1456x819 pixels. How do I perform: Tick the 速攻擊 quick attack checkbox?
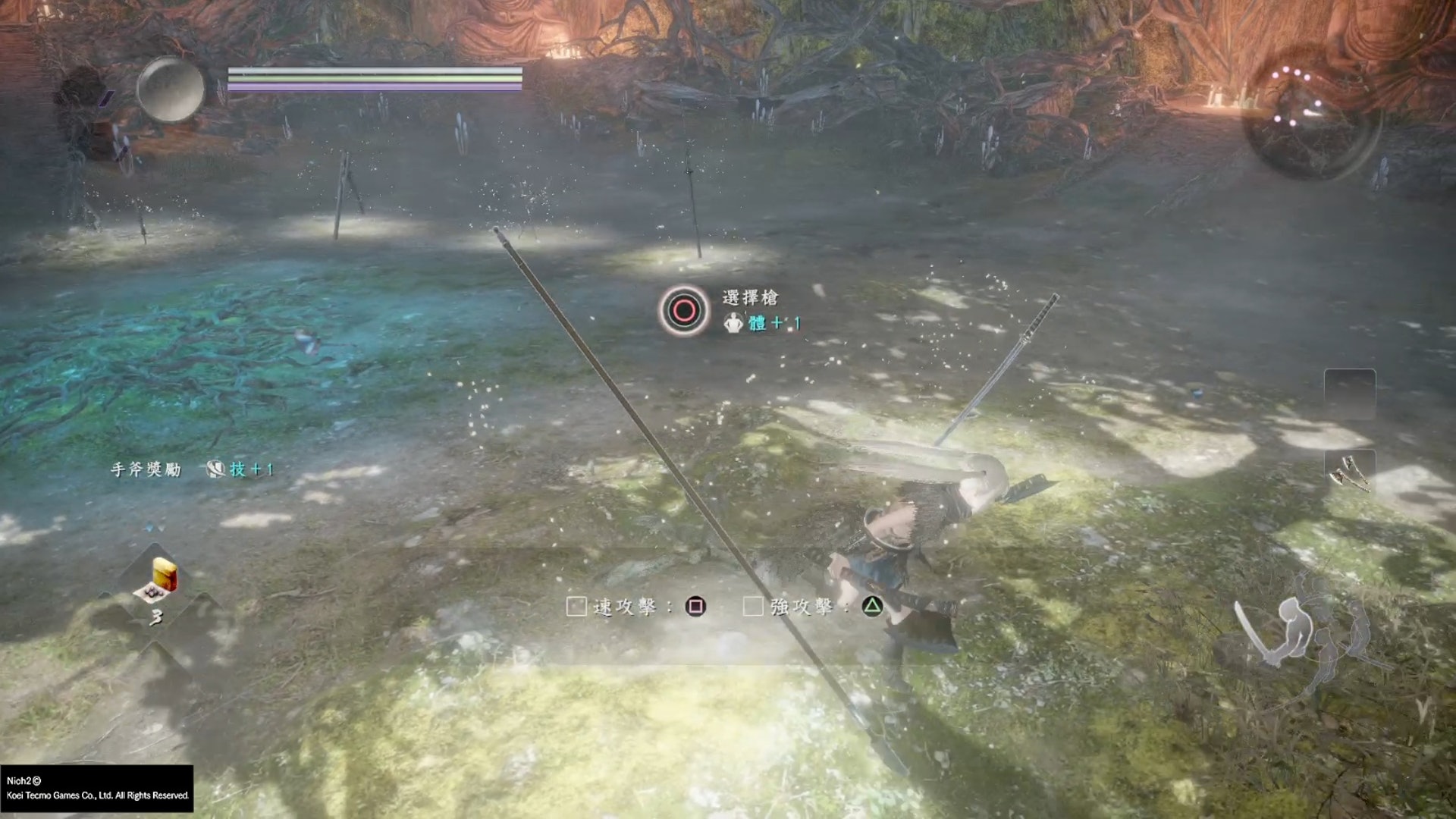tap(576, 607)
